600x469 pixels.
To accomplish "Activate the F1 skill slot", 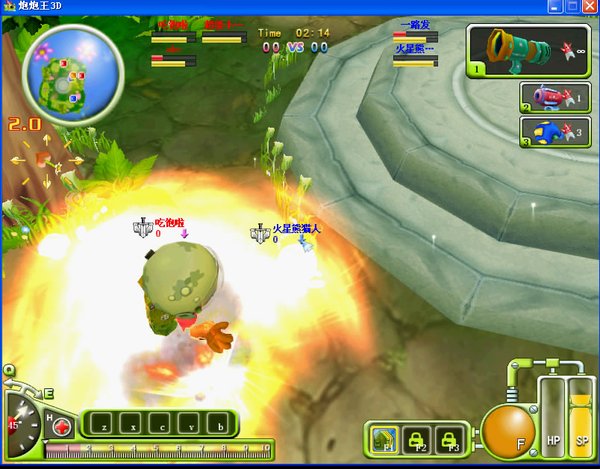I will point(380,437).
